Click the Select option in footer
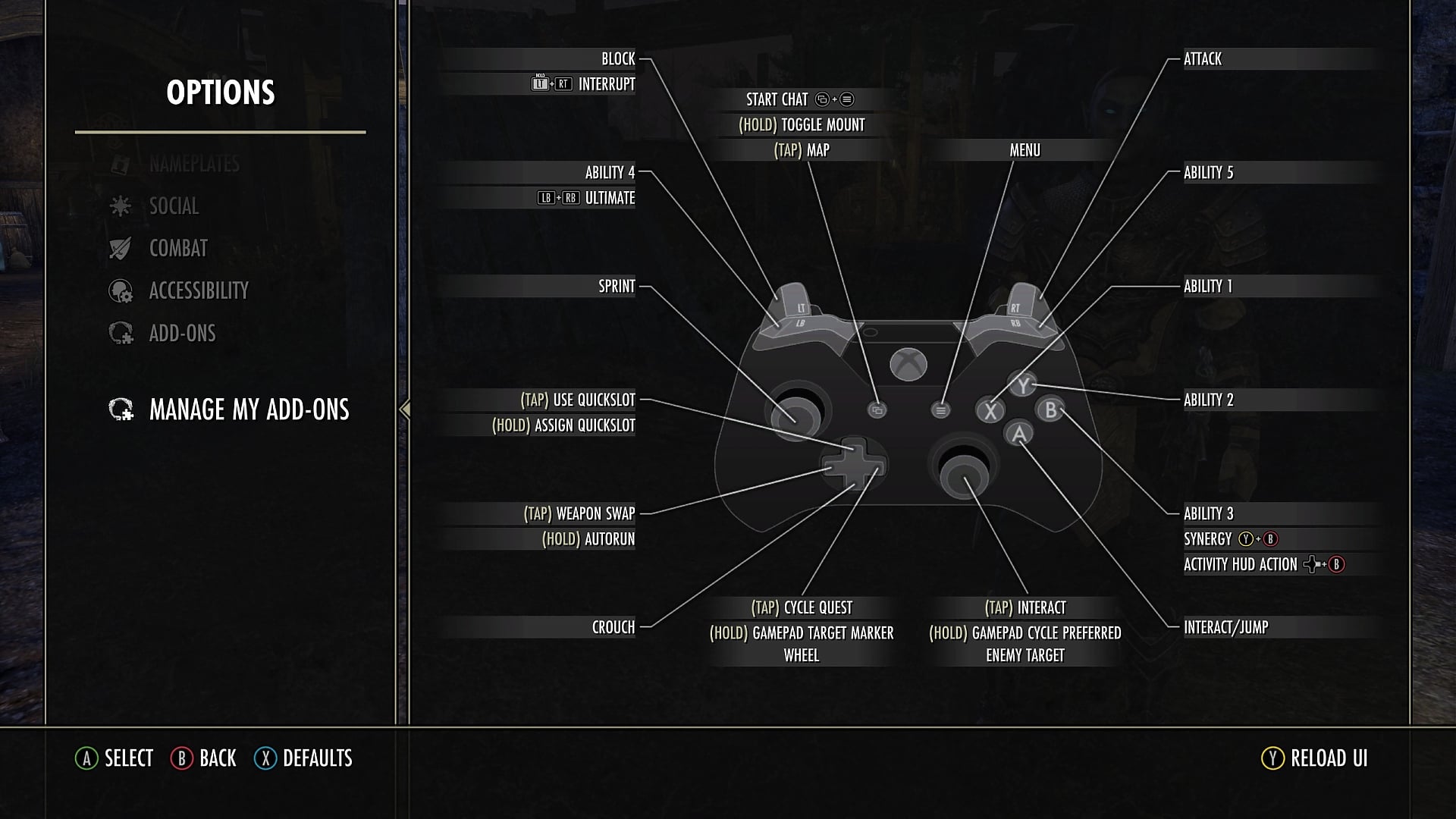 pyautogui.click(x=115, y=758)
